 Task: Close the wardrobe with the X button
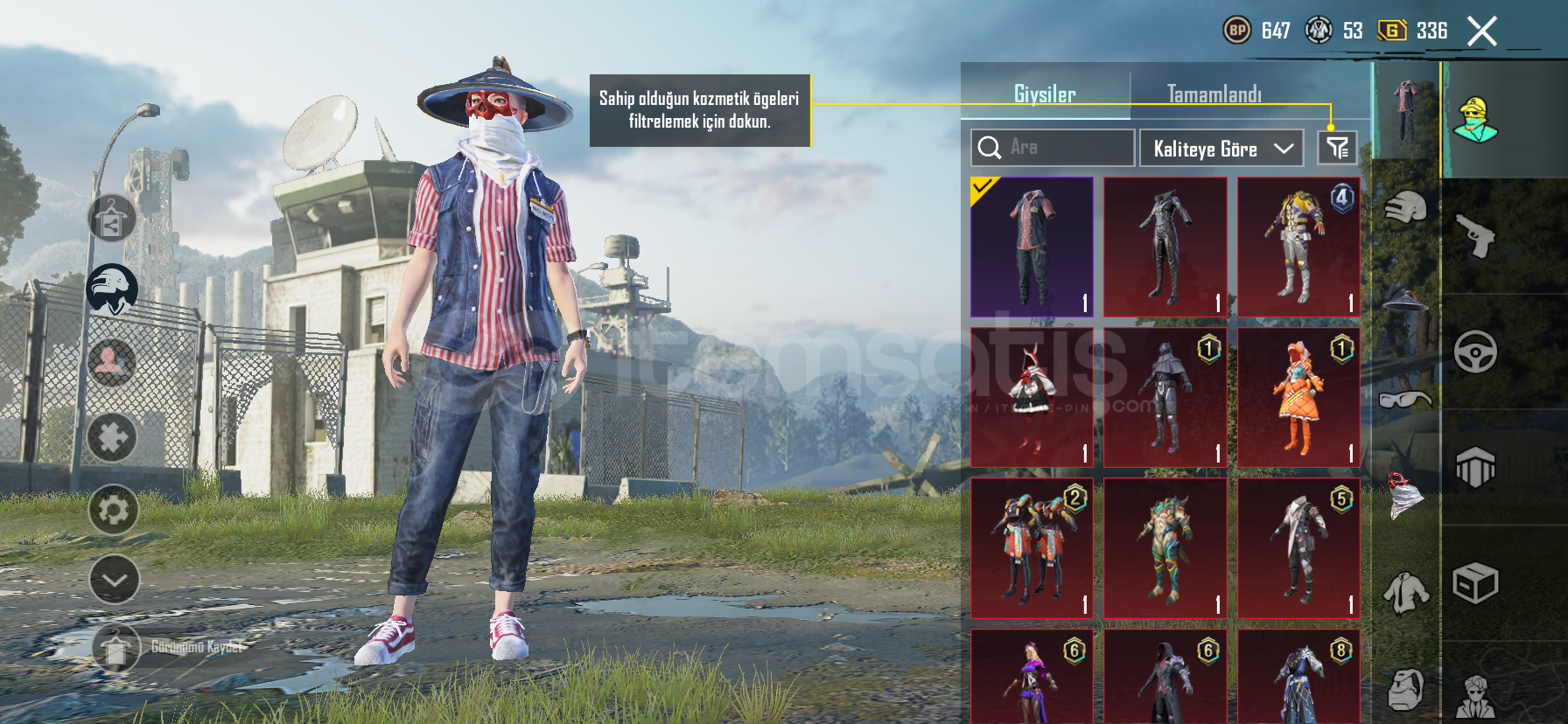[x=1481, y=31]
